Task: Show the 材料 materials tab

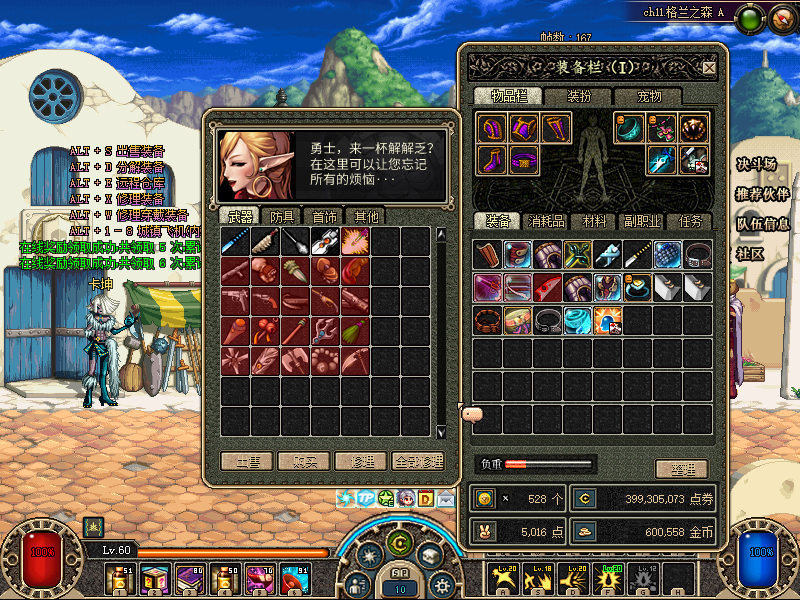Action: (595, 221)
